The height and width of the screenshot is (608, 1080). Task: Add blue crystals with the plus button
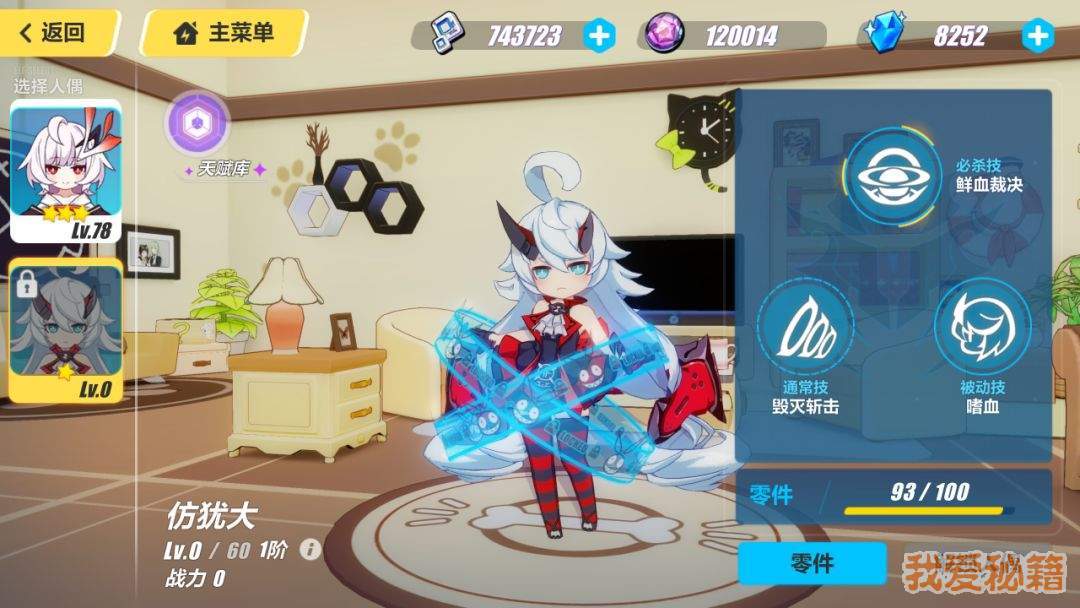(1038, 36)
